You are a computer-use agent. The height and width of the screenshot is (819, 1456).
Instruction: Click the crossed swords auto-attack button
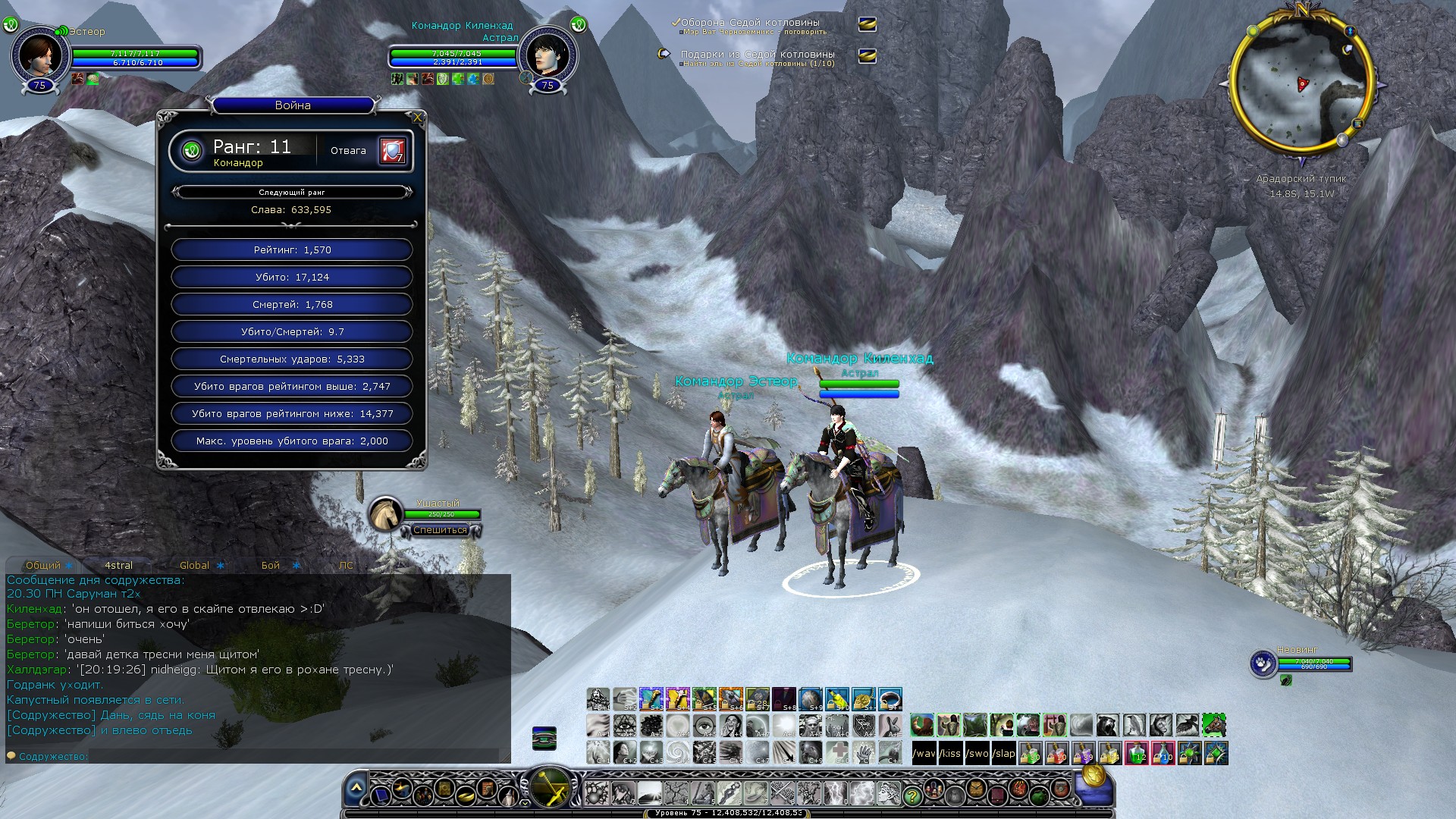click(550, 786)
